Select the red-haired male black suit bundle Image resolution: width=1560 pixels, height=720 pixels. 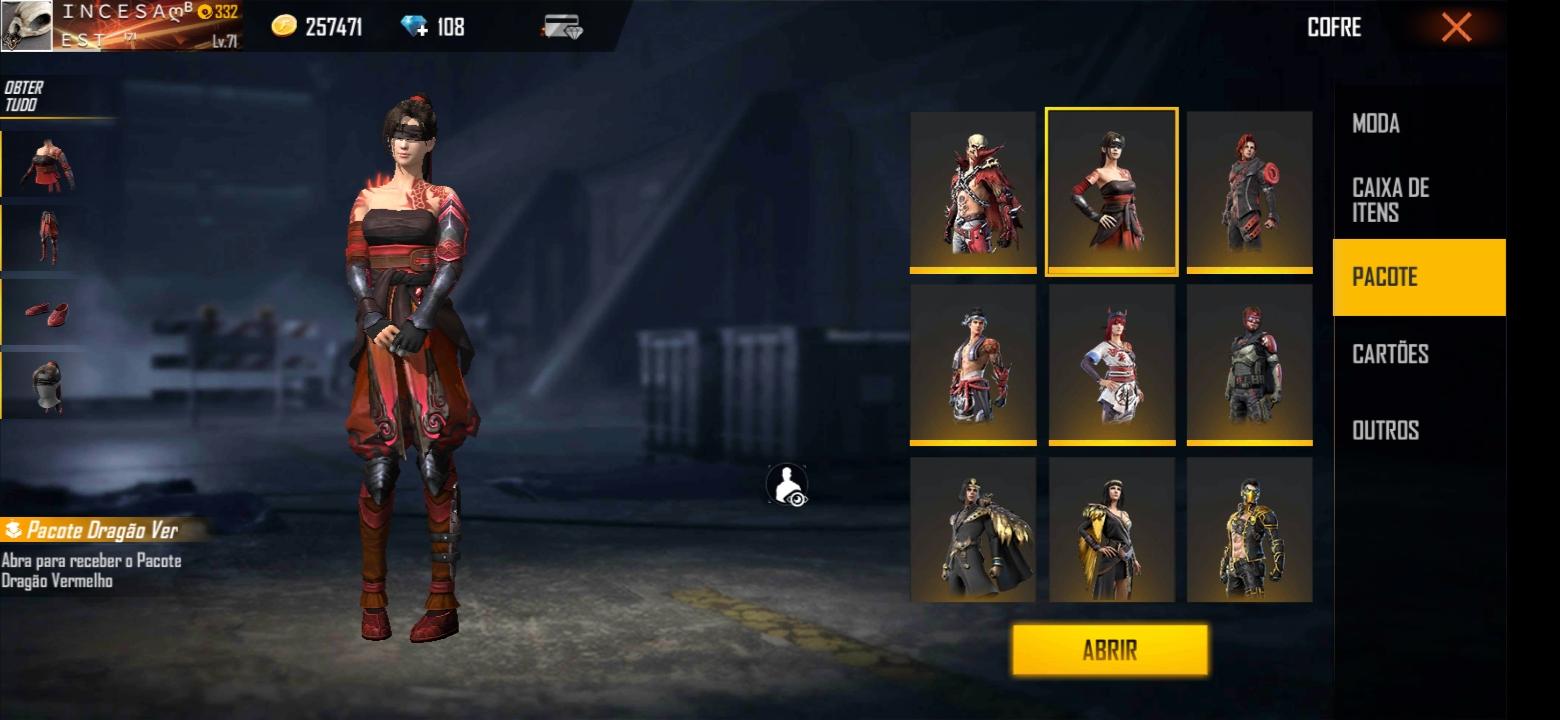1249,190
